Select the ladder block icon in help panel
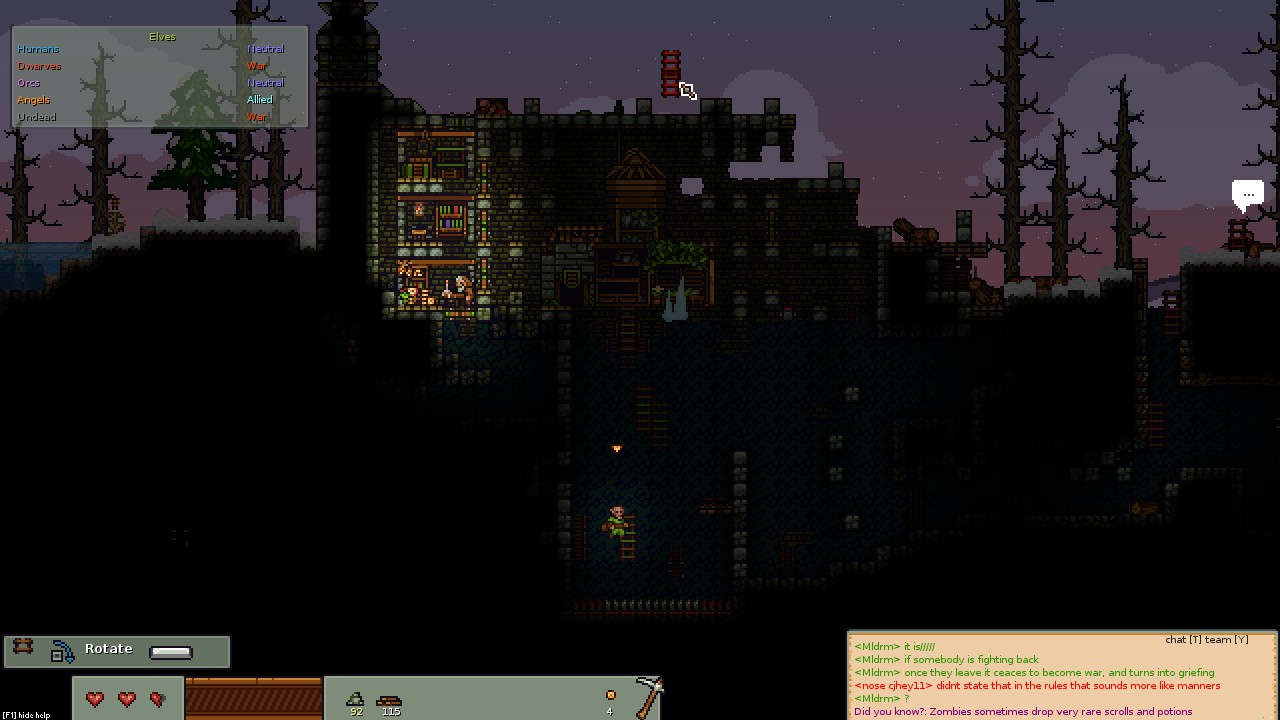The height and width of the screenshot is (720, 1280). coord(23,648)
